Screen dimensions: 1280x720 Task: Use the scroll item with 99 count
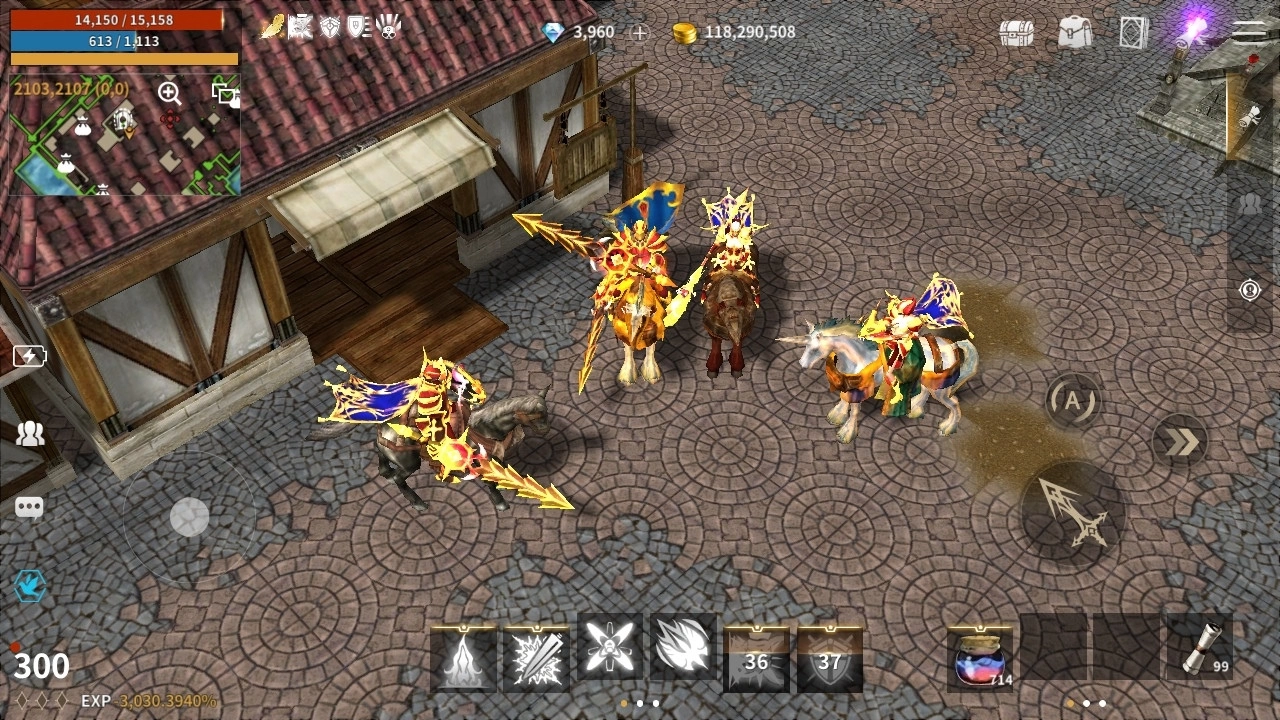pyautogui.click(x=1199, y=652)
